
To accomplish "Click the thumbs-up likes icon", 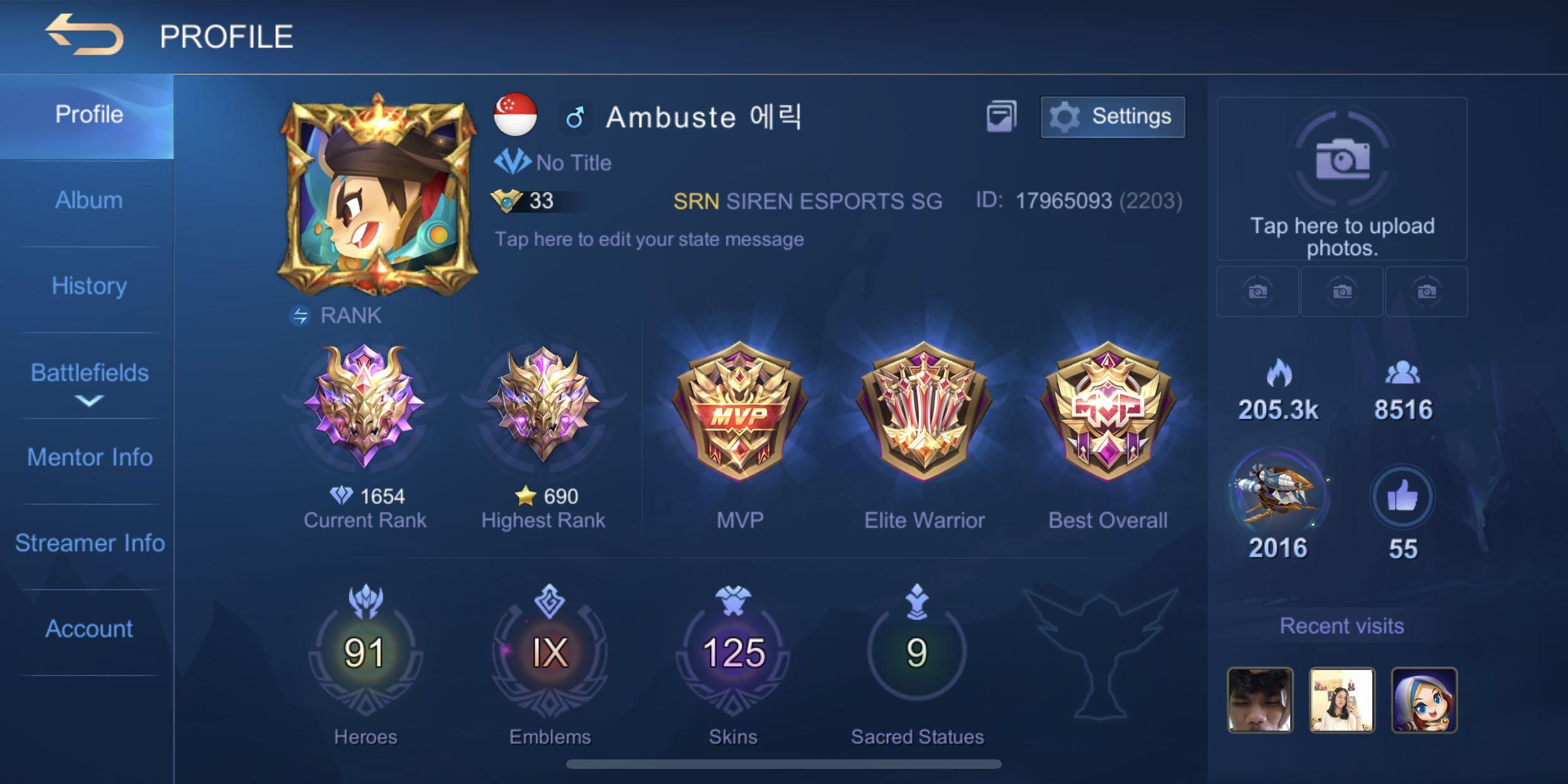I will (1403, 497).
